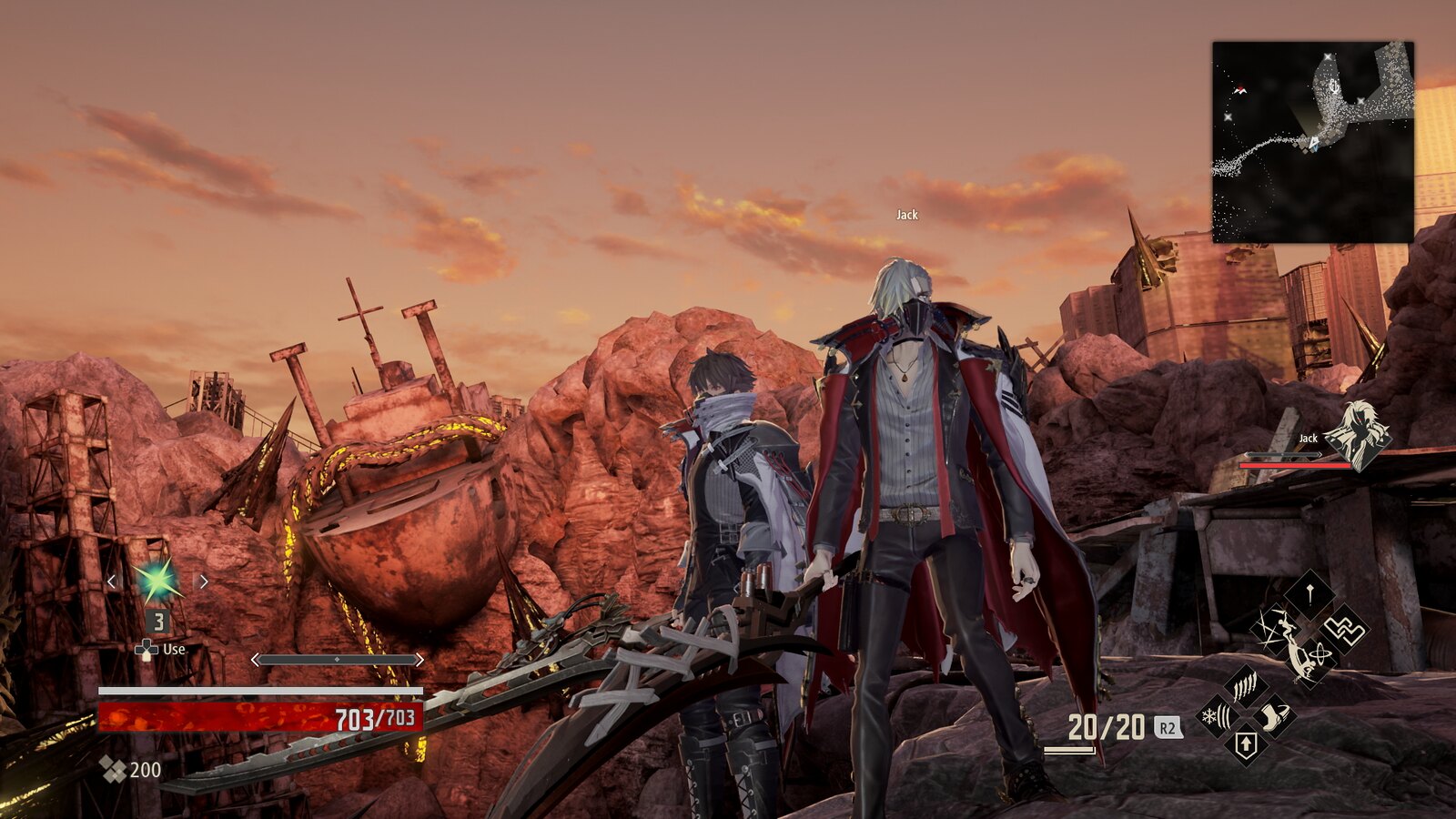Screen dimensions: 1456x819
Task: Click the diamond marker on the focus gauge
Action: pos(337,659)
